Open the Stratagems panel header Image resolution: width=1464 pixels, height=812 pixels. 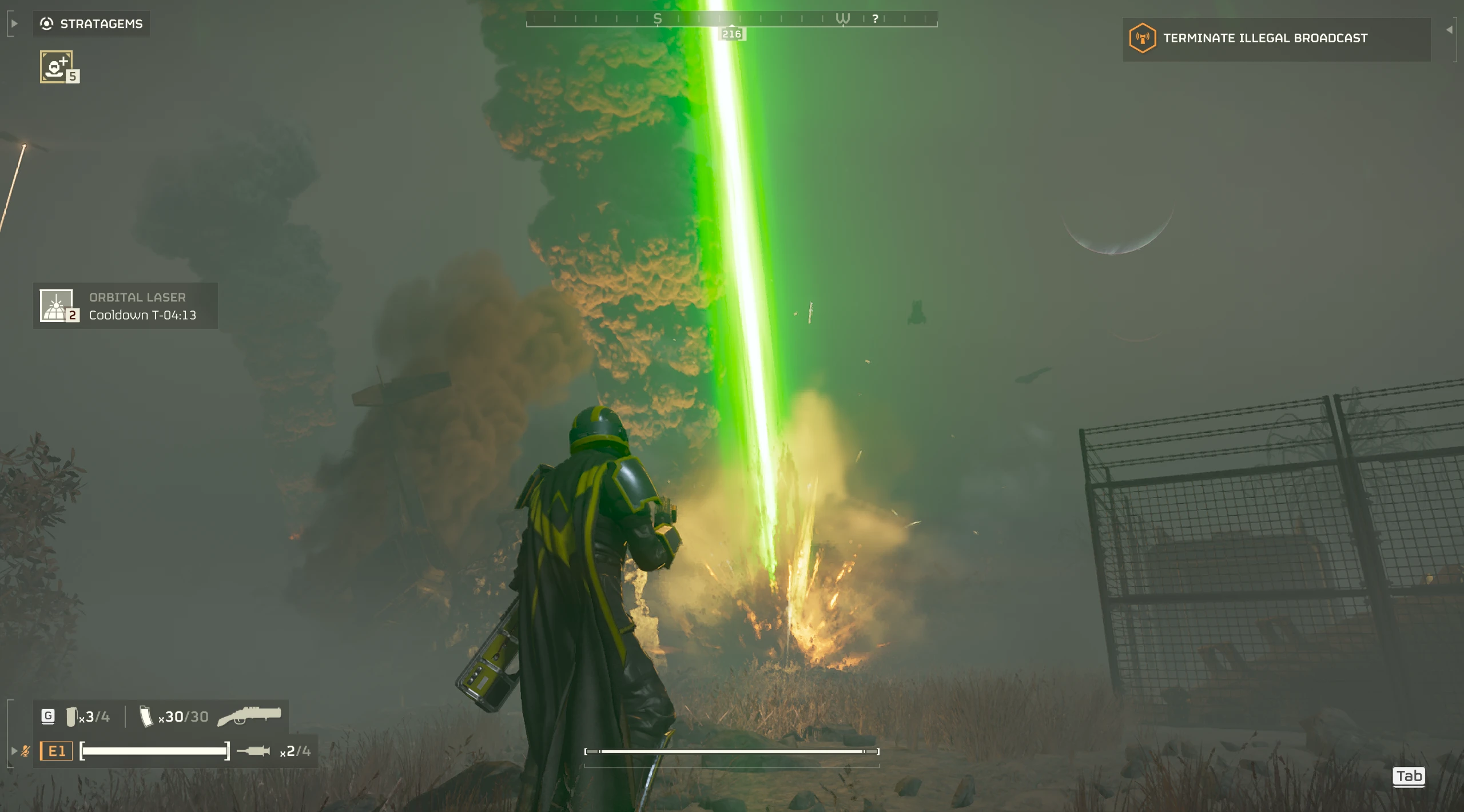tap(91, 24)
